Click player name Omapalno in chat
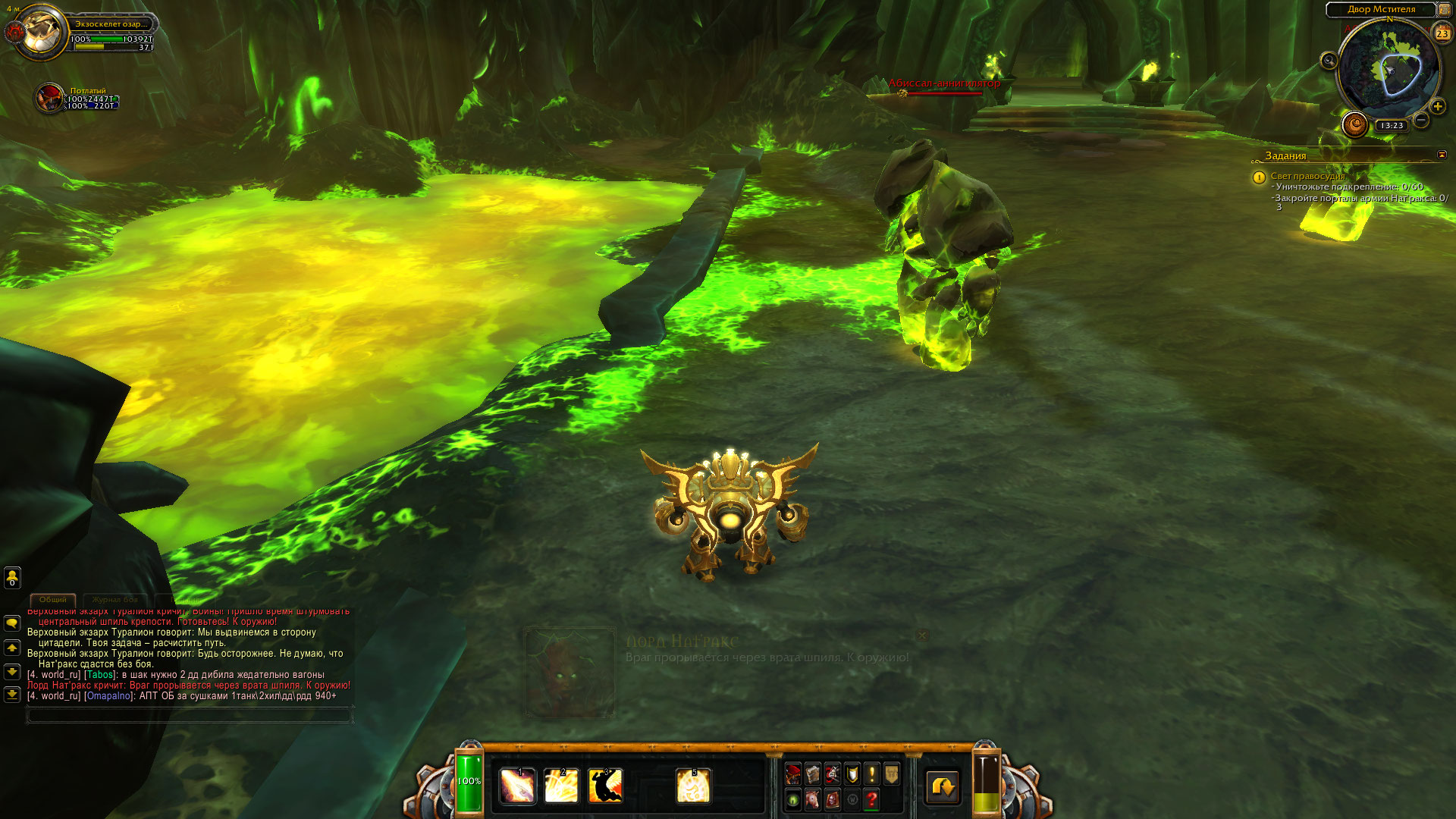 (109, 696)
